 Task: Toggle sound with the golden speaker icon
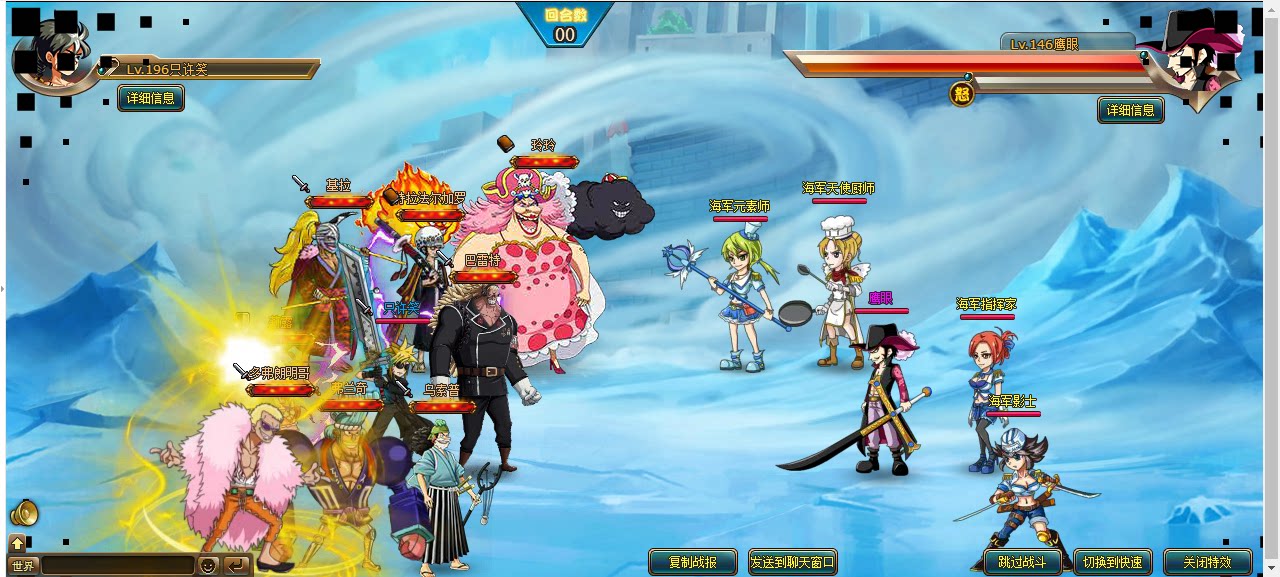[x=23, y=514]
